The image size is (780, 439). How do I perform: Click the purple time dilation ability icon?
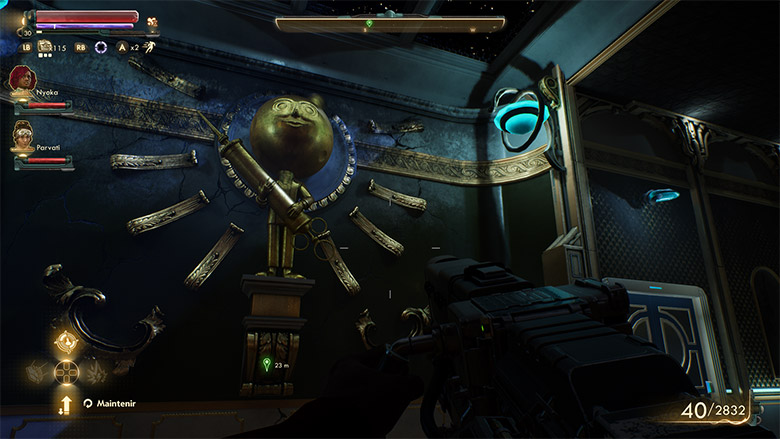pos(100,47)
